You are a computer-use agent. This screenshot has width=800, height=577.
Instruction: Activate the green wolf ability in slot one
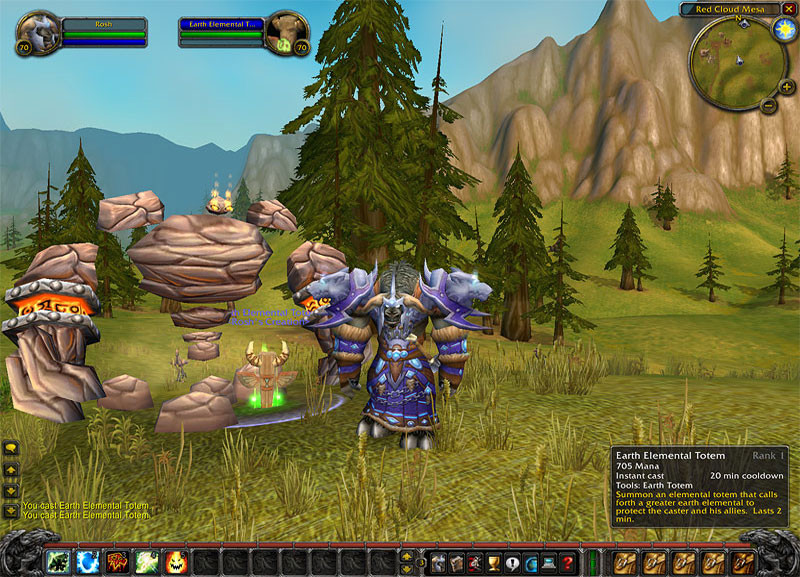(58, 561)
